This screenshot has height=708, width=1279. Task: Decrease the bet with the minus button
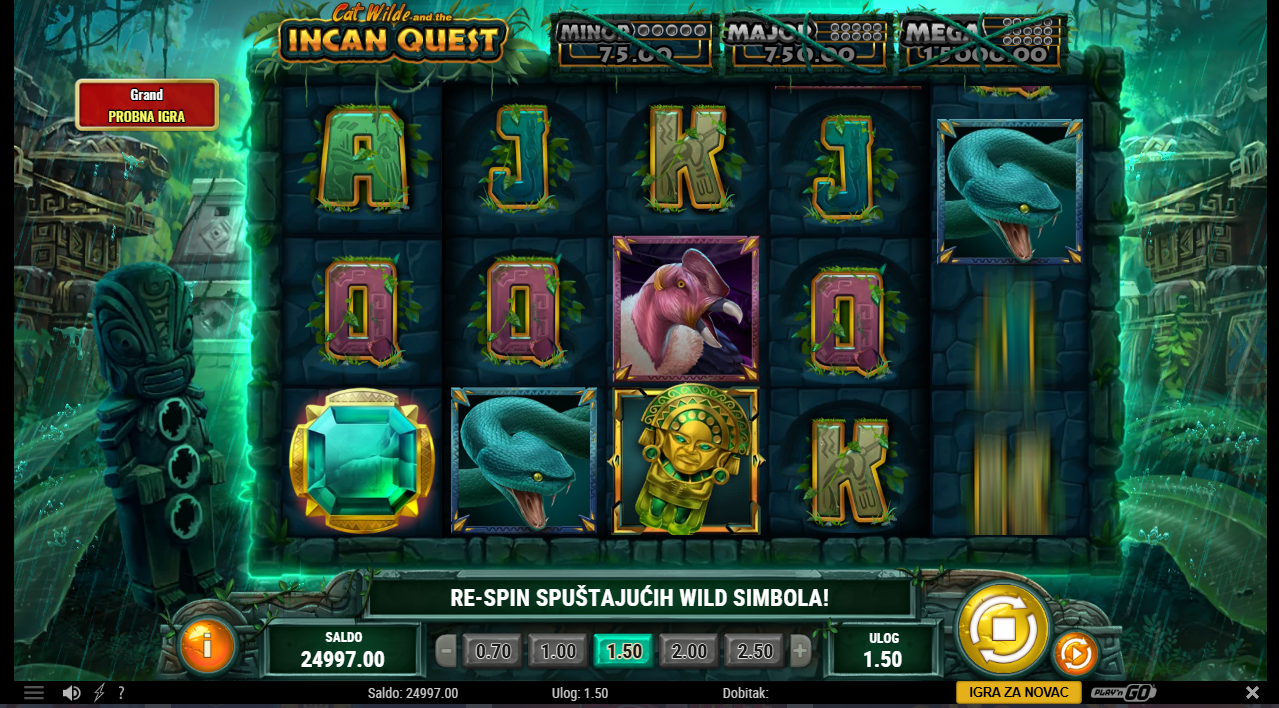(447, 652)
